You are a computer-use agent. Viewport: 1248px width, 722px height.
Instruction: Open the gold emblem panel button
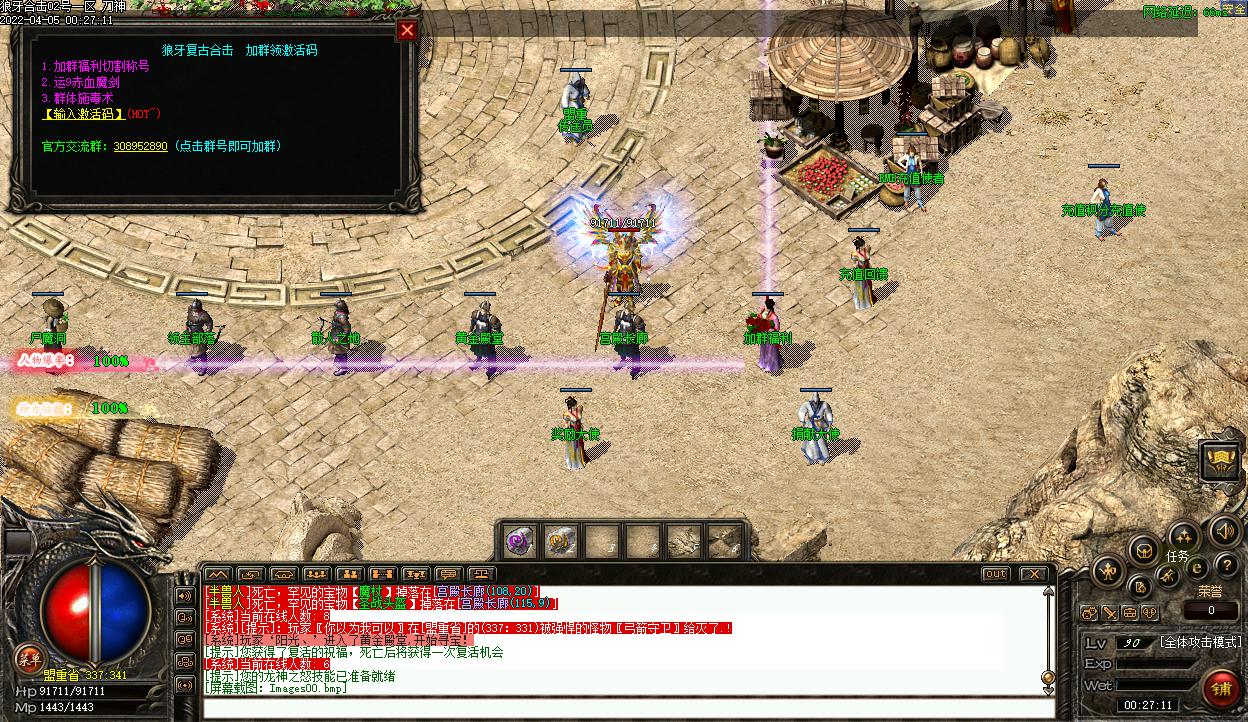pos(1219,461)
